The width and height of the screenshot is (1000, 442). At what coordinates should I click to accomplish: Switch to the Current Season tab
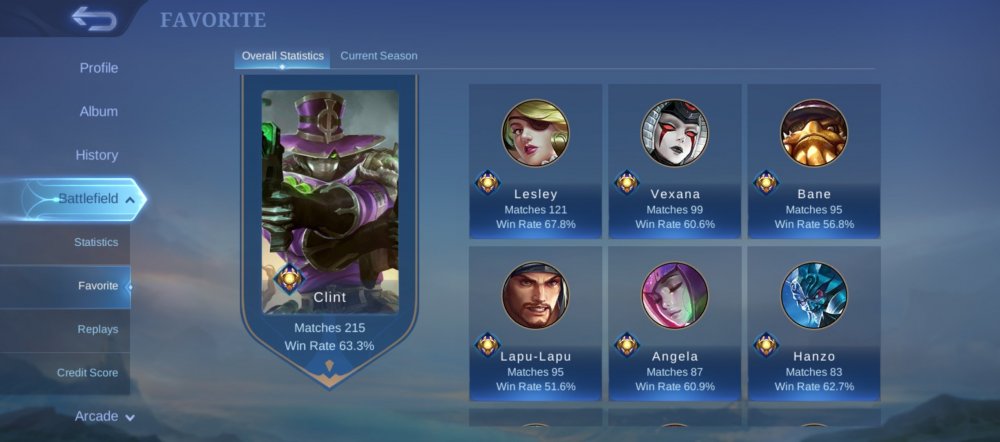pyautogui.click(x=379, y=56)
